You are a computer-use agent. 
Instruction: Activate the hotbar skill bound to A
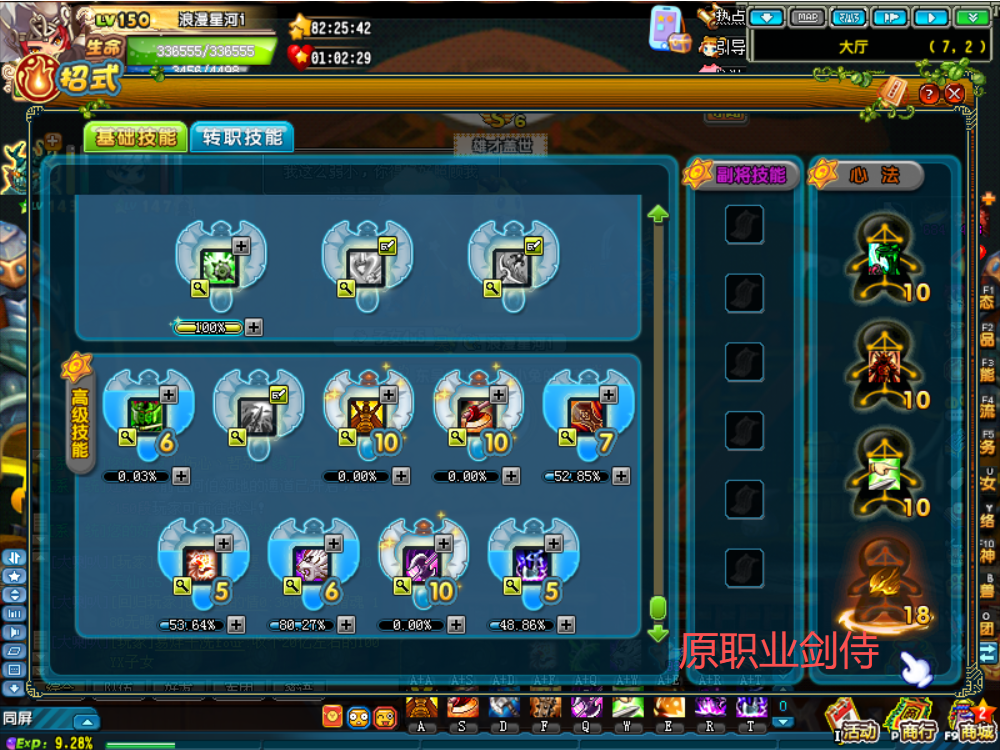(x=421, y=709)
